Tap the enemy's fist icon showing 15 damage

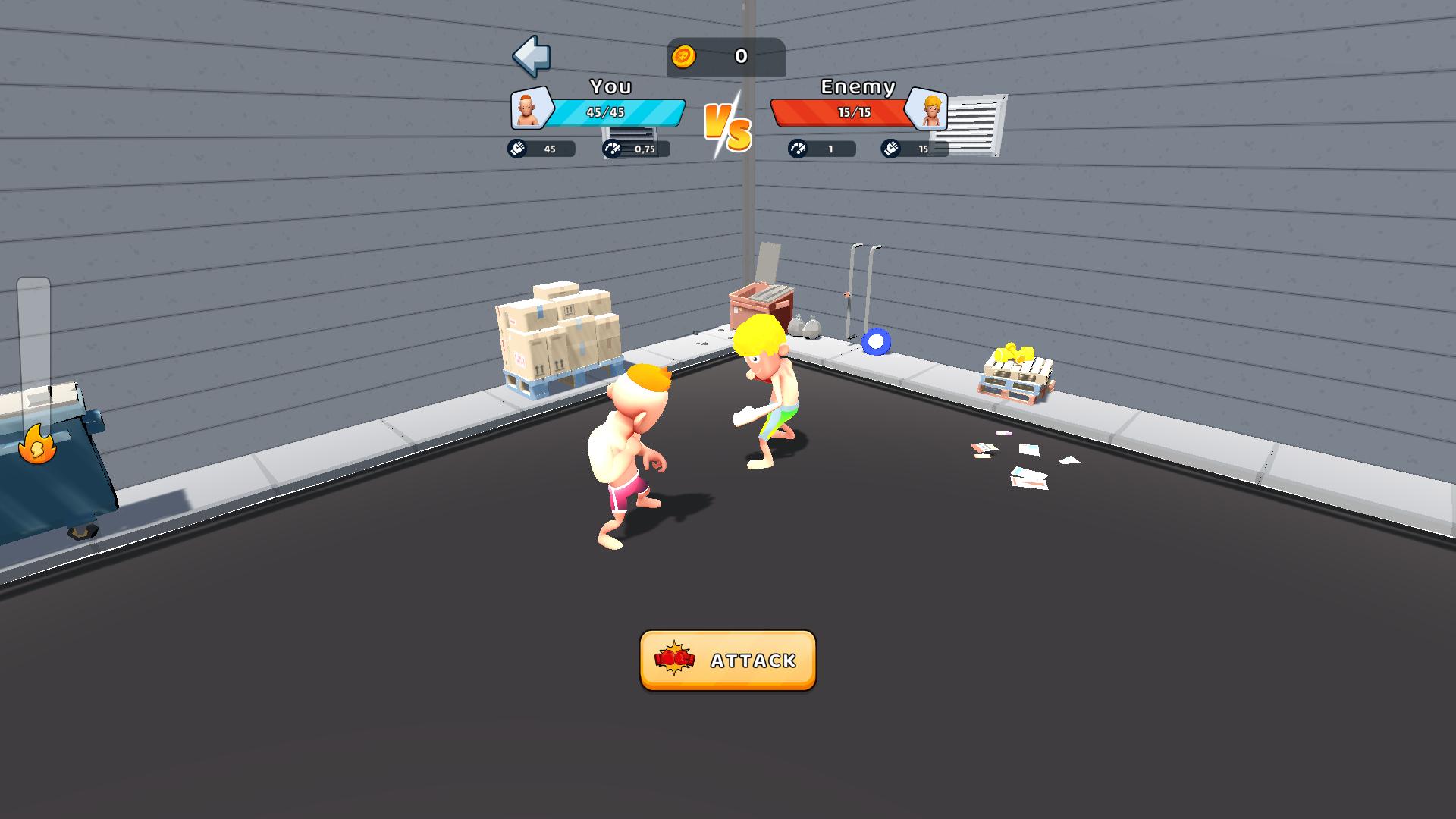tap(891, 149)
